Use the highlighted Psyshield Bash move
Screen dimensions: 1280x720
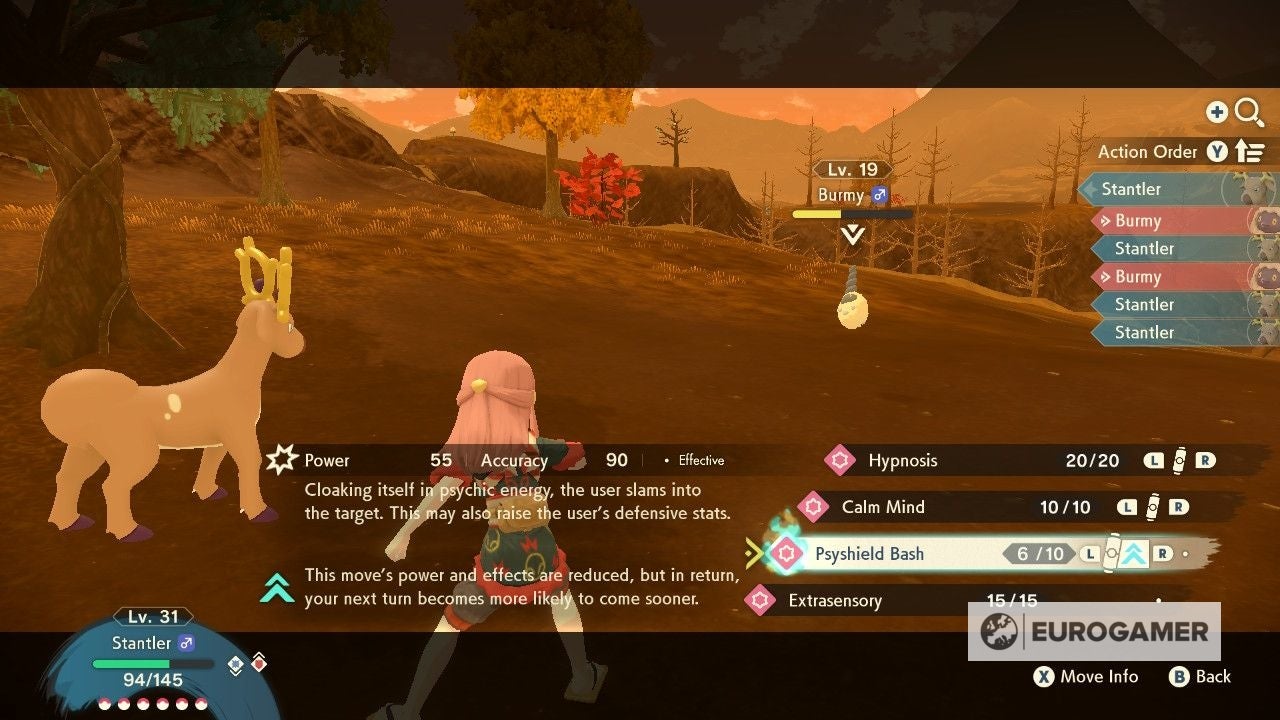(869, 554)
